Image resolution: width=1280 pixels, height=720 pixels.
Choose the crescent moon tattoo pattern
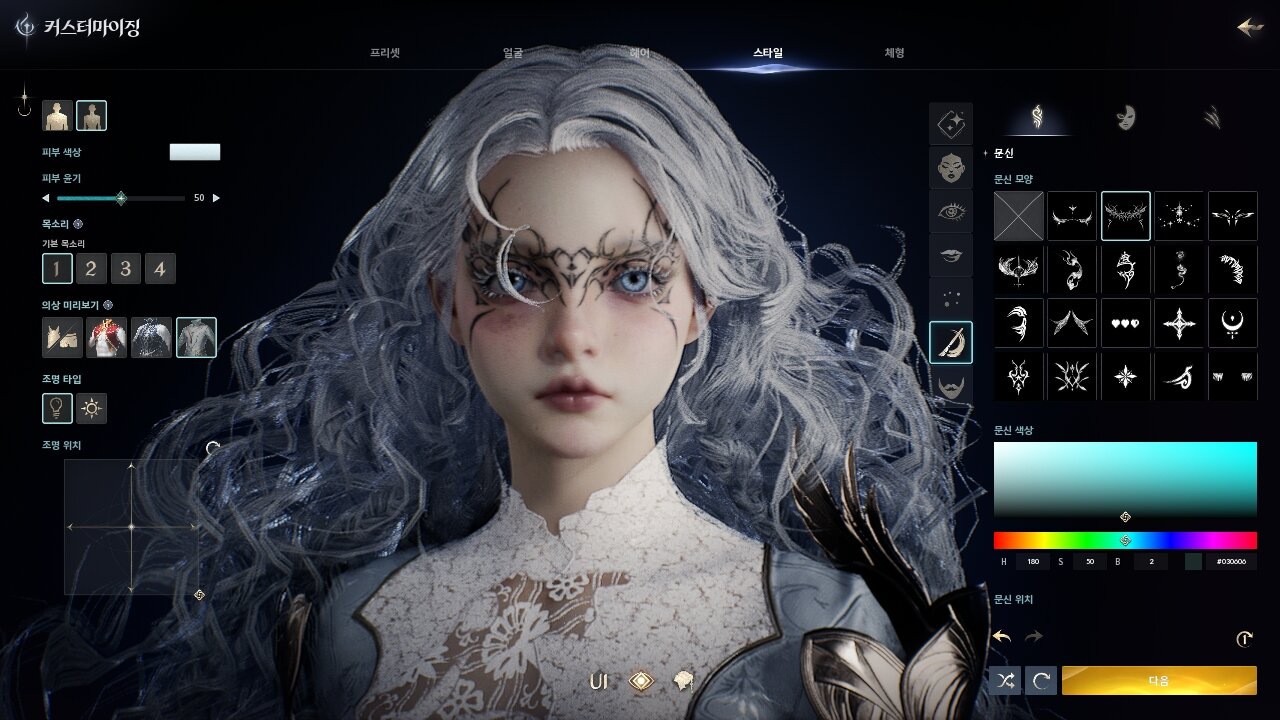click(1232, 324)
